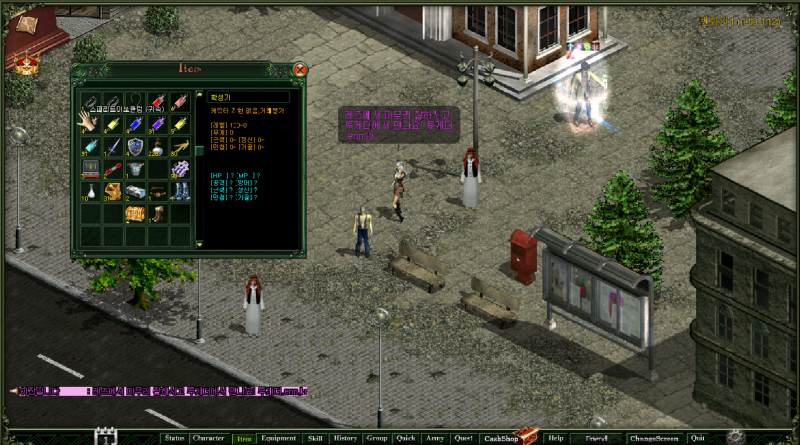Show the Quest log
800x445 pixels.
coord(463,438)
